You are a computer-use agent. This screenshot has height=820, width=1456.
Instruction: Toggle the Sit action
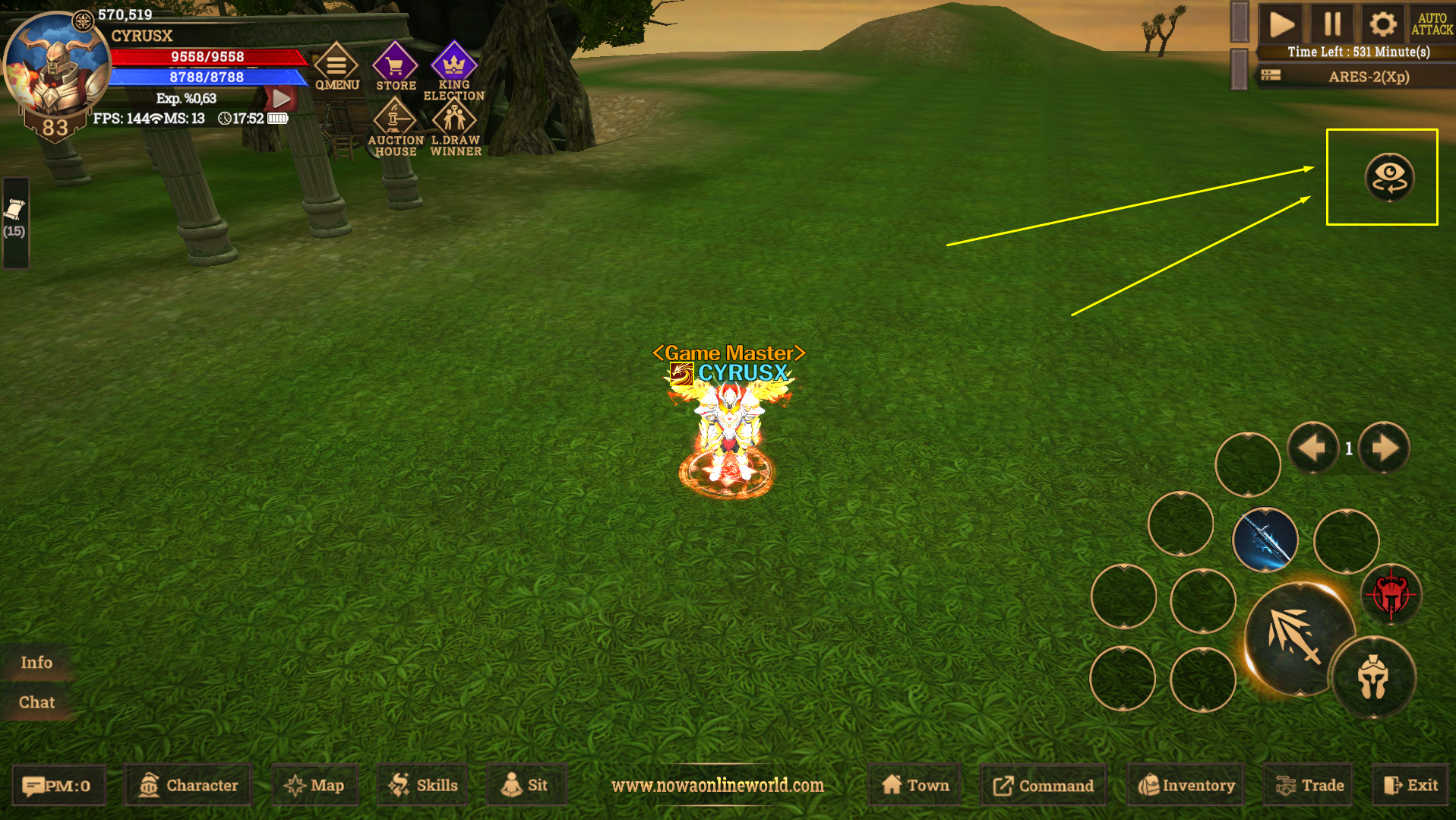point(526,784)
